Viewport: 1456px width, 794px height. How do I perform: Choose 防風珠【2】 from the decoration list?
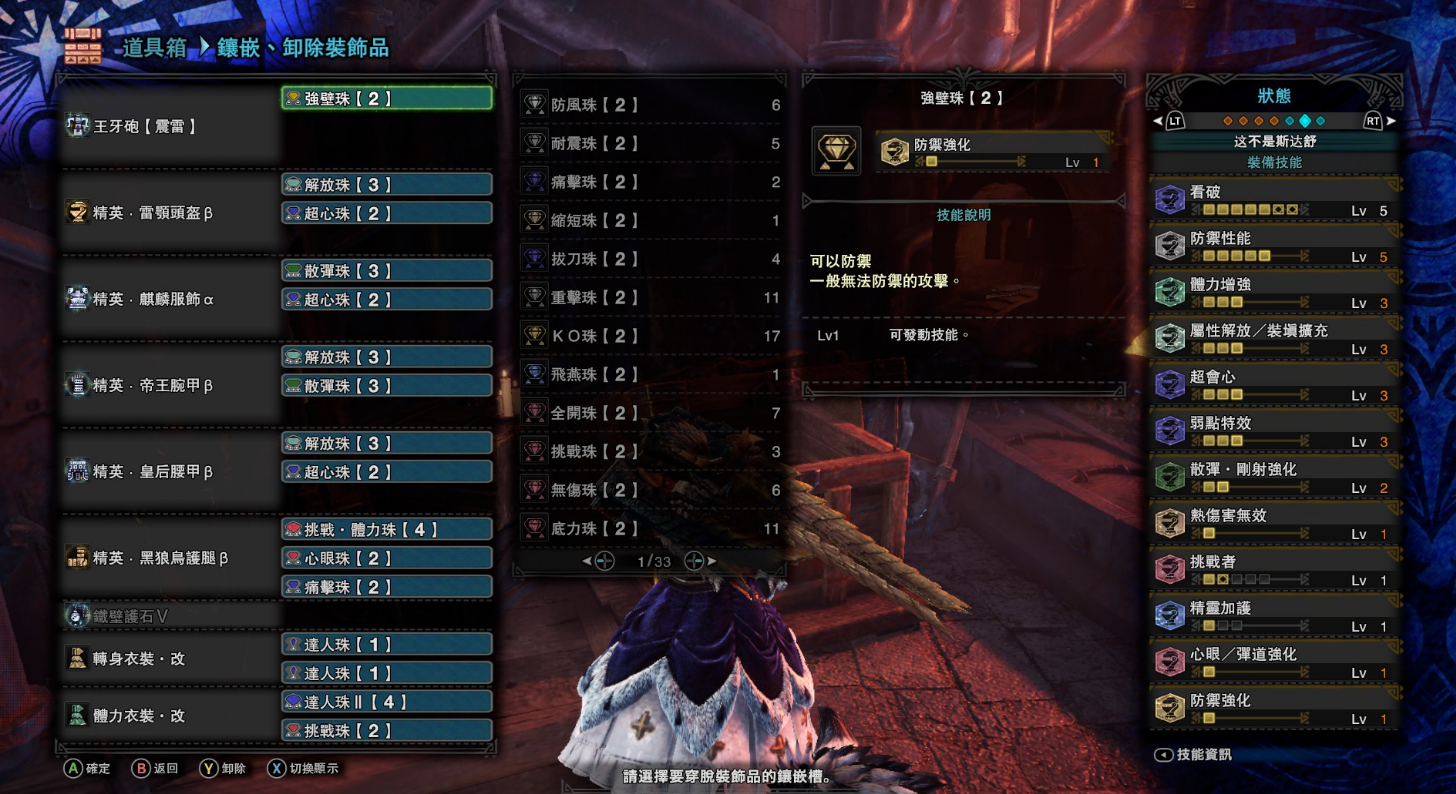[650, 105]
